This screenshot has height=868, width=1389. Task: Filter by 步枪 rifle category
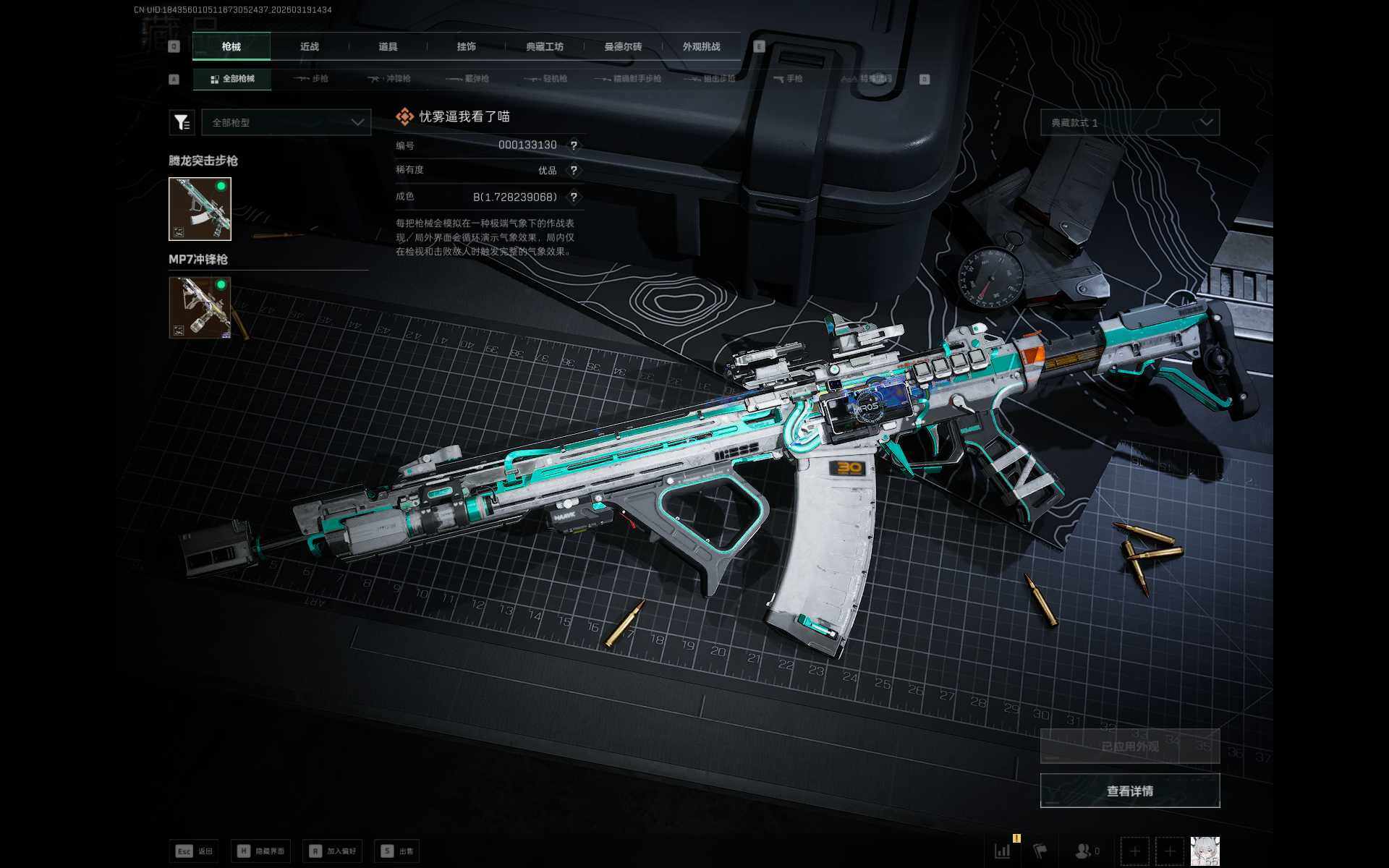312,79
